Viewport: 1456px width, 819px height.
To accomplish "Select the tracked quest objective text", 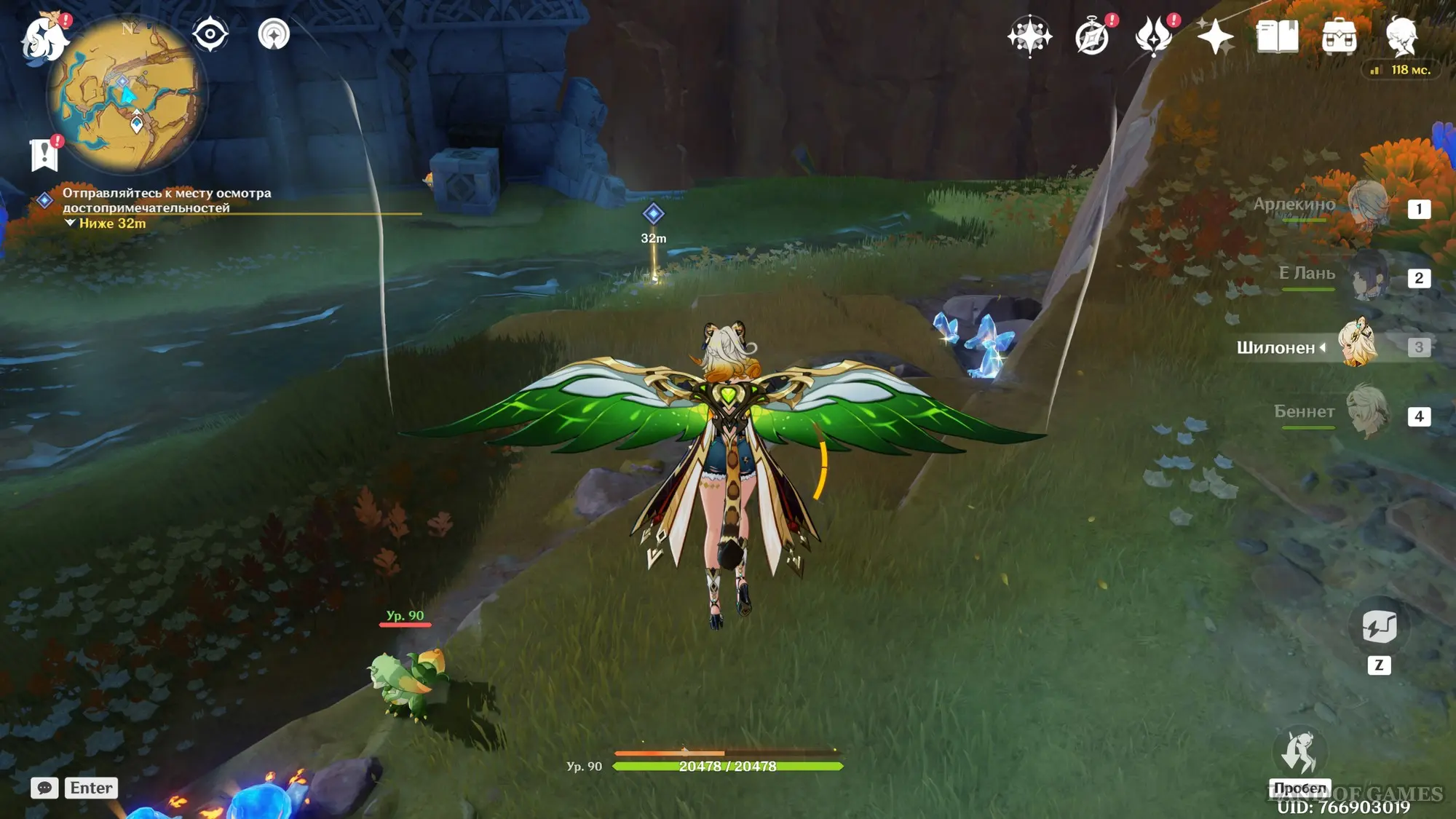I will (166, 200).
